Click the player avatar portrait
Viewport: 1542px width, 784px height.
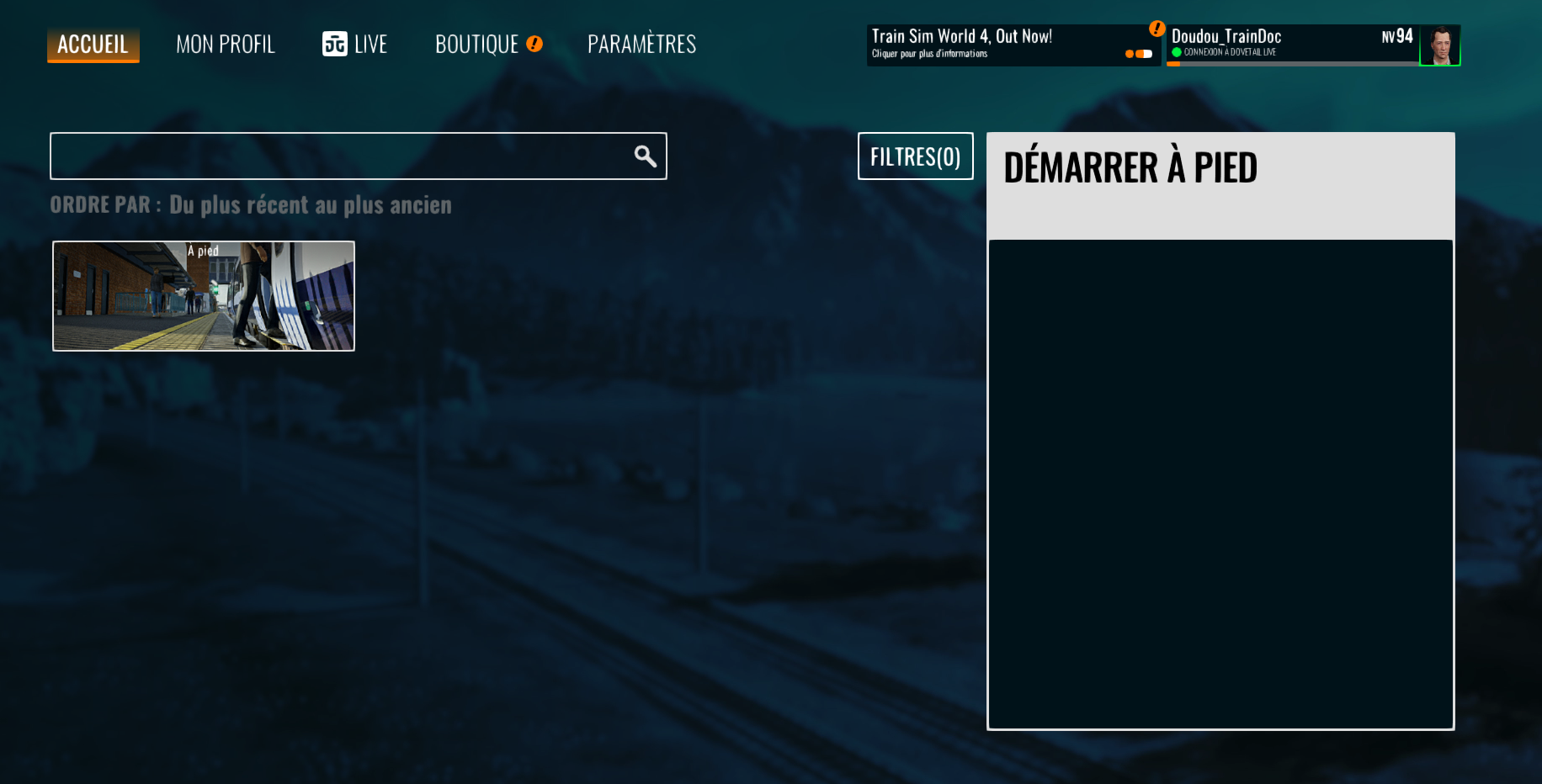coord(1439,45)
